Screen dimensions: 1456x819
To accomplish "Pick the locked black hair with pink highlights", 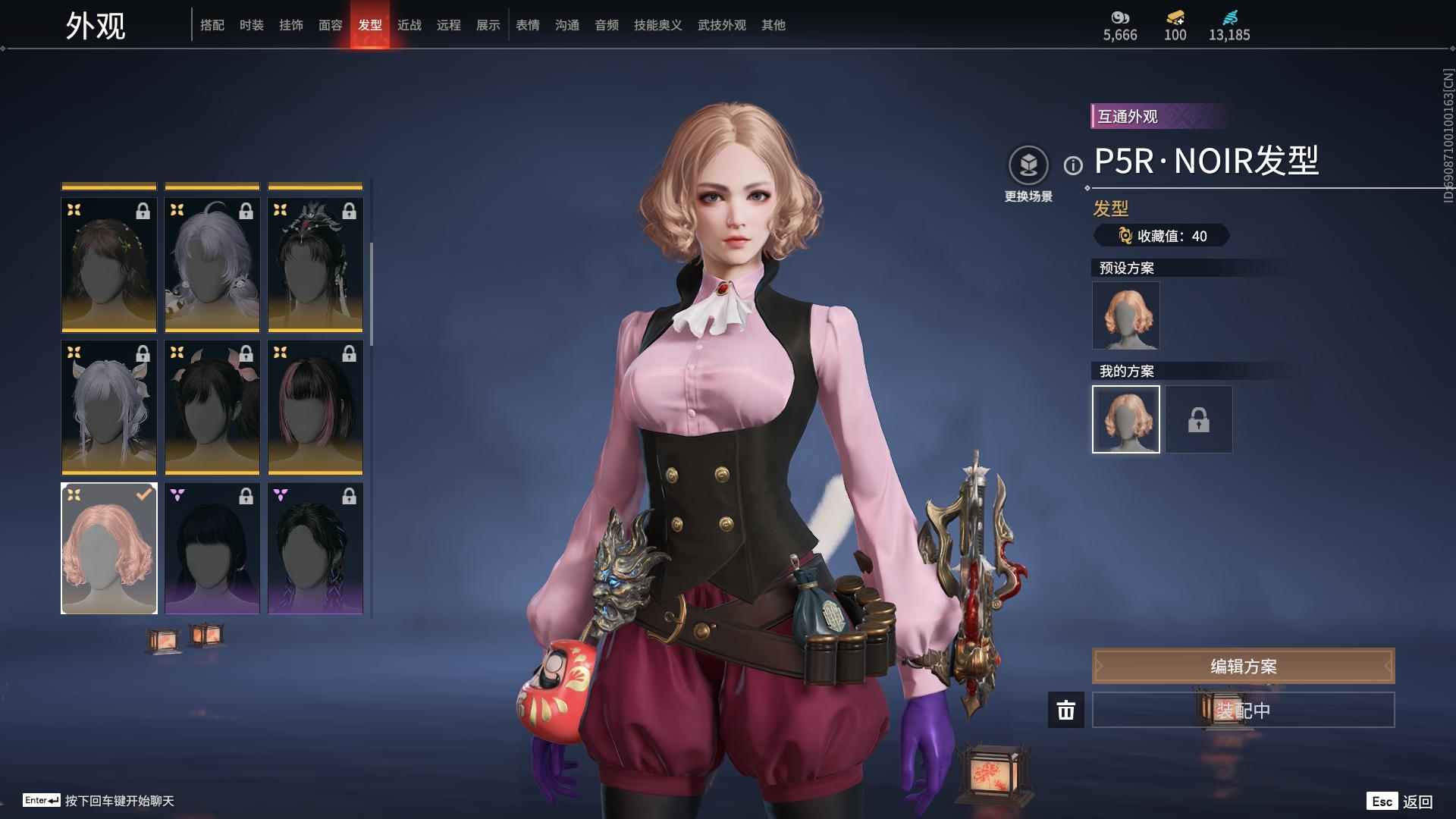I will tap(315, 407).
